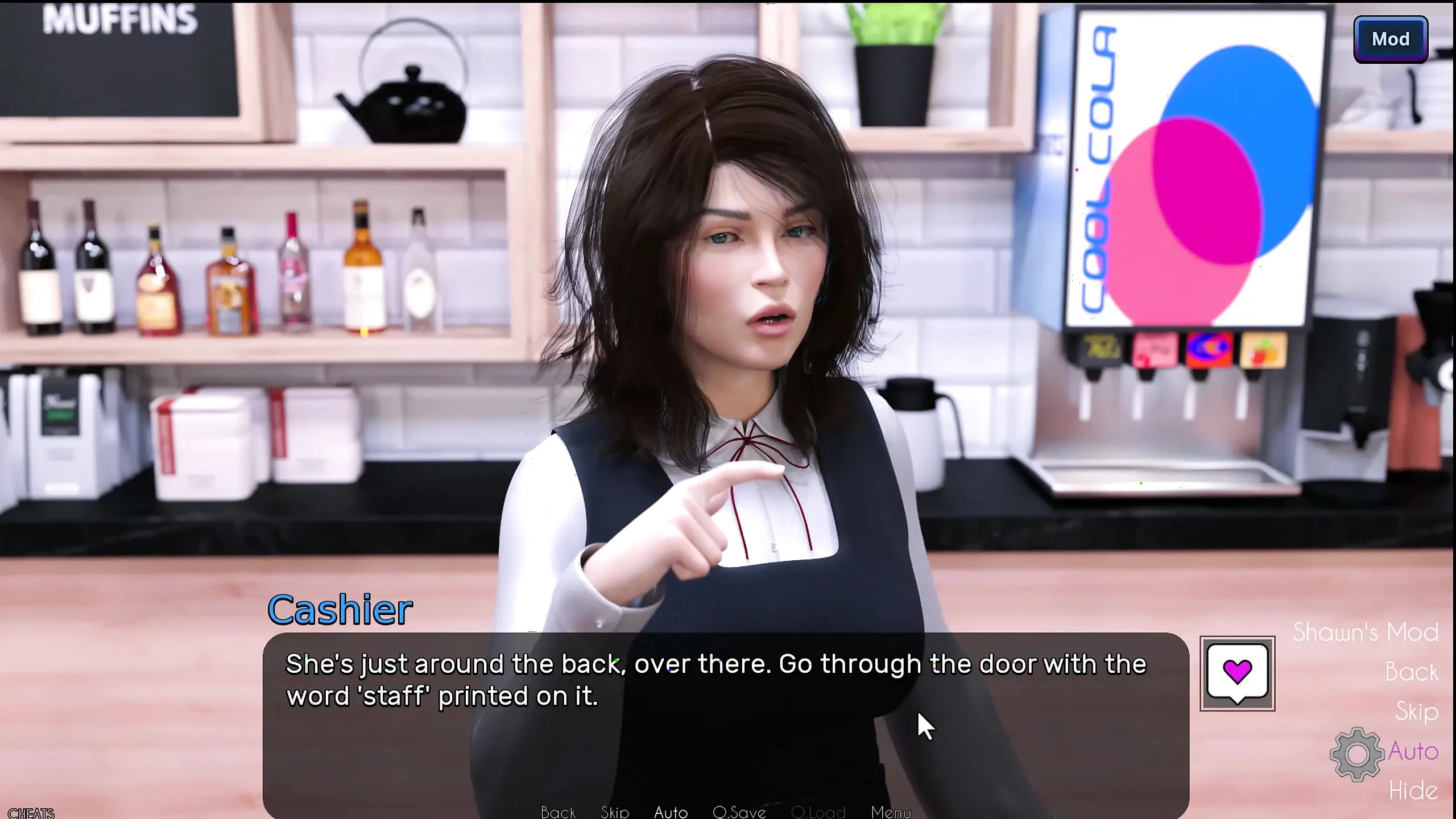Click the pink heart speech bubble icon
Image resolution: width=1456 pixels, height=819 pixels.
tap(1237, 673)
